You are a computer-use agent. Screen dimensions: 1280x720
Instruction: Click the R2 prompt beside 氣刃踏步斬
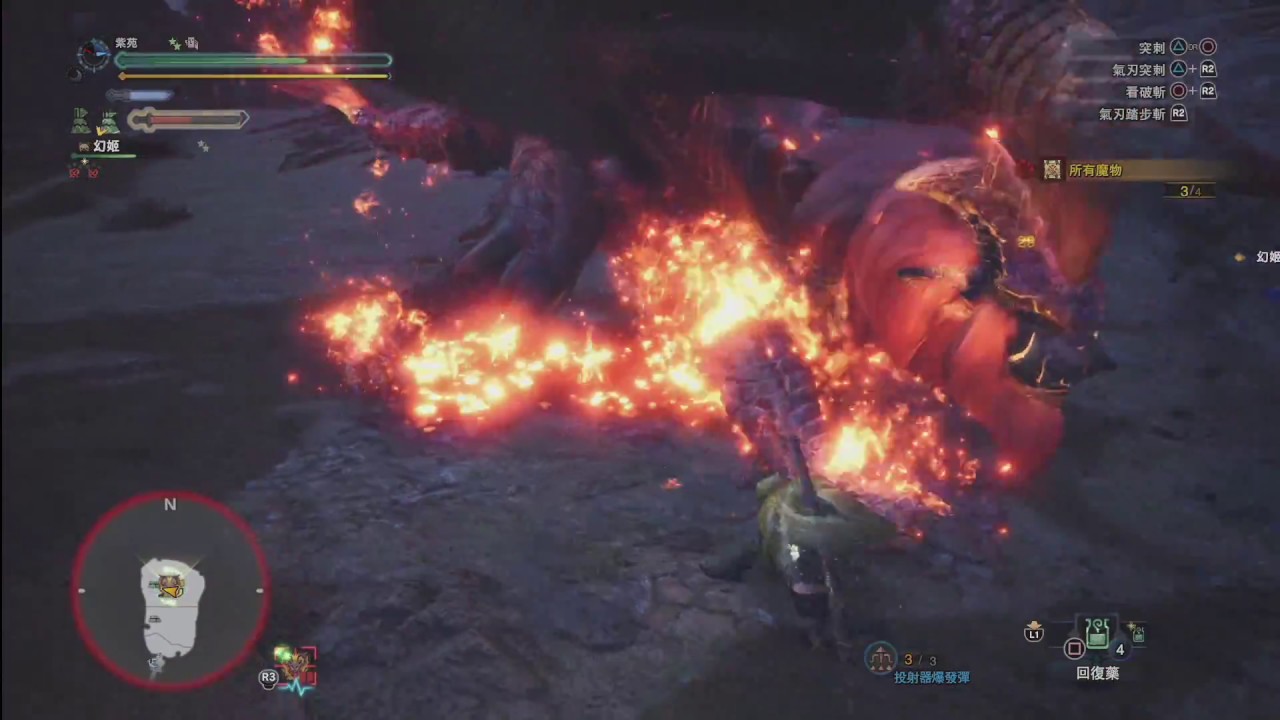click(1178, 114)
